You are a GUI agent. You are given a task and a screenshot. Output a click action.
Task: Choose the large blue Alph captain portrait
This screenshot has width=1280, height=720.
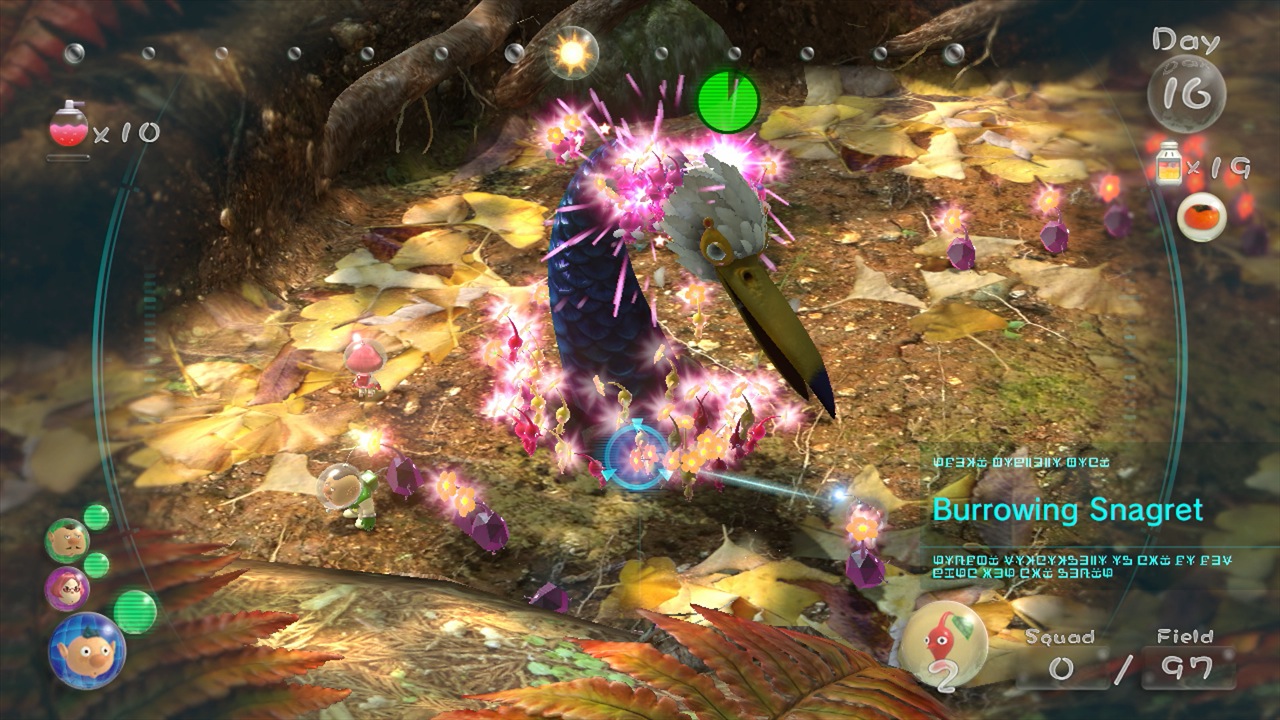coord(86,650)
